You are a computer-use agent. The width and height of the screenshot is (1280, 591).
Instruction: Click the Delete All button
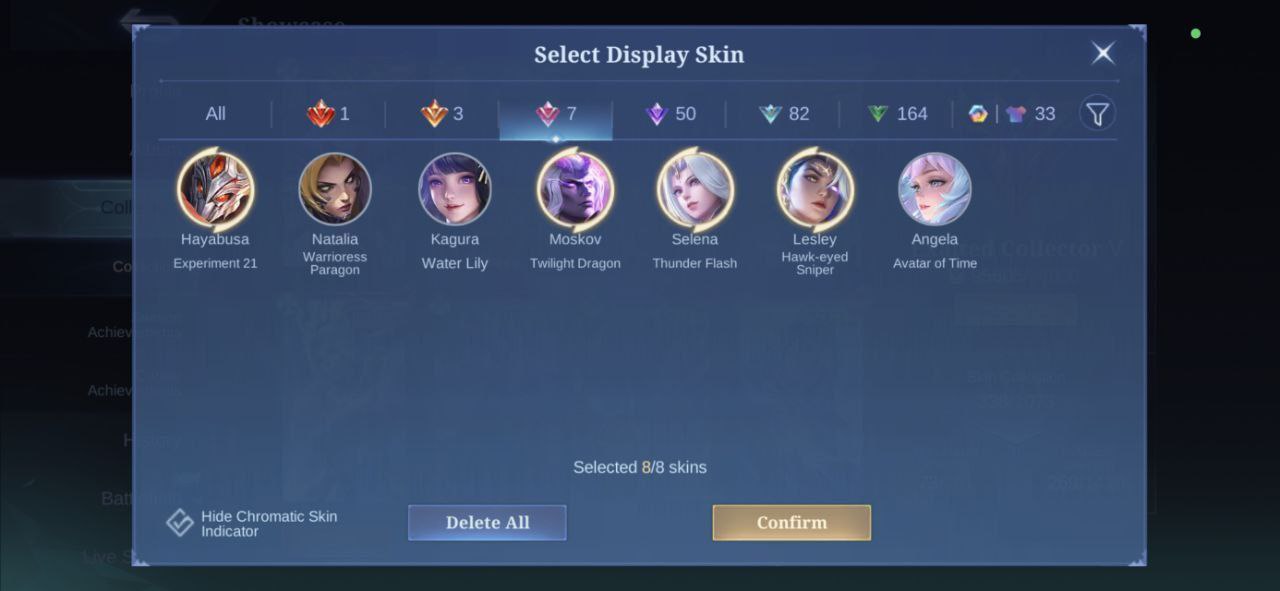pyautogui.click(x=487, y=522)
